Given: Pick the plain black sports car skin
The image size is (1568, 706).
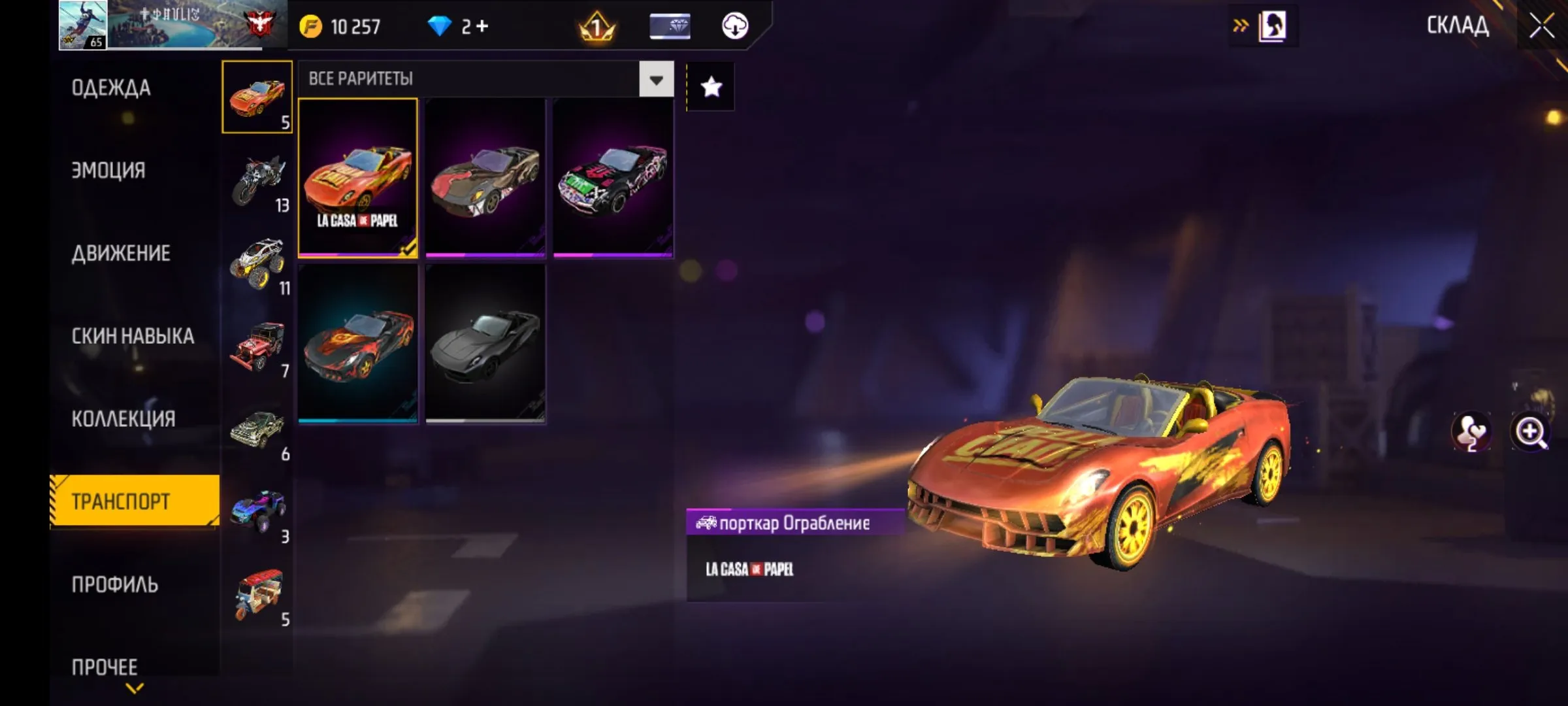Looking at the screenshot, I should [x=485, y=343].
